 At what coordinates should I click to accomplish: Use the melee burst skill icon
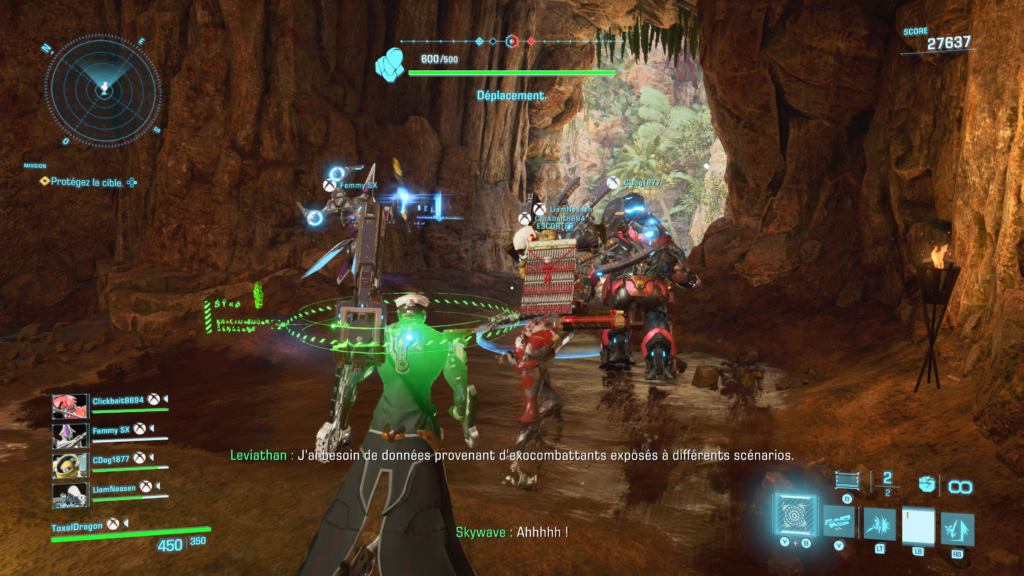(x=878, y=524)
